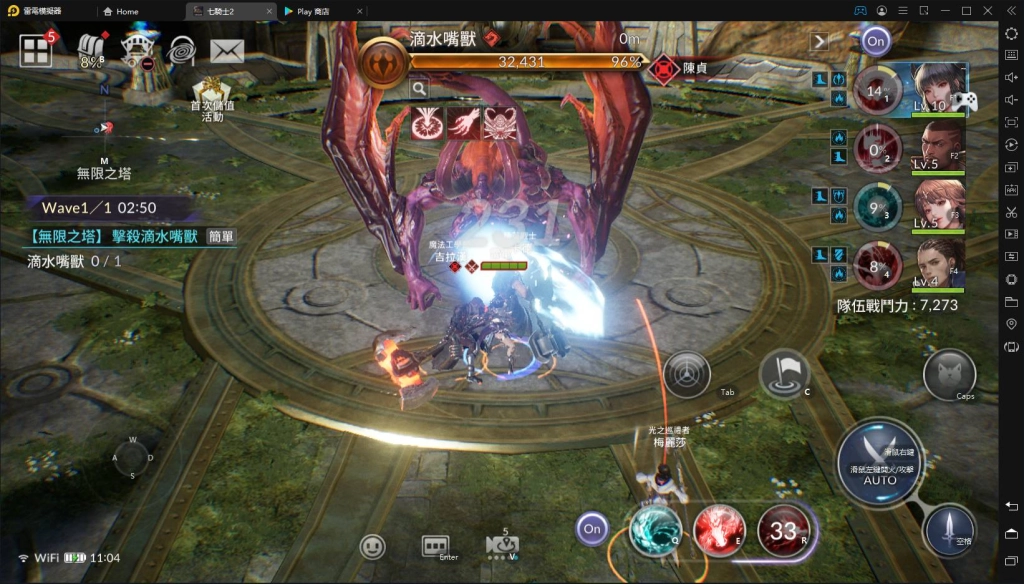This screenshot has width=1024, height=584.
Task: Open the main grid menu
Action: click(36, 50)
